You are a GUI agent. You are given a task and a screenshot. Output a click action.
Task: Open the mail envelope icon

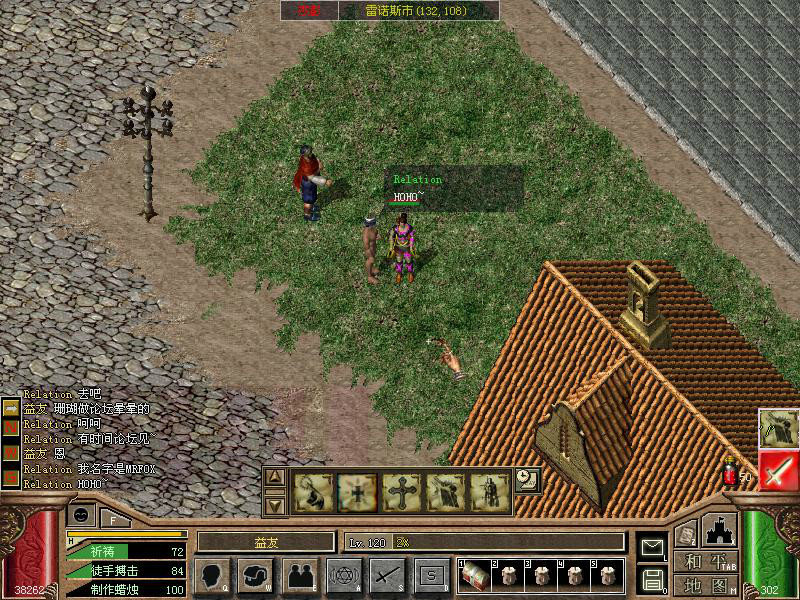tap(652, 547)
